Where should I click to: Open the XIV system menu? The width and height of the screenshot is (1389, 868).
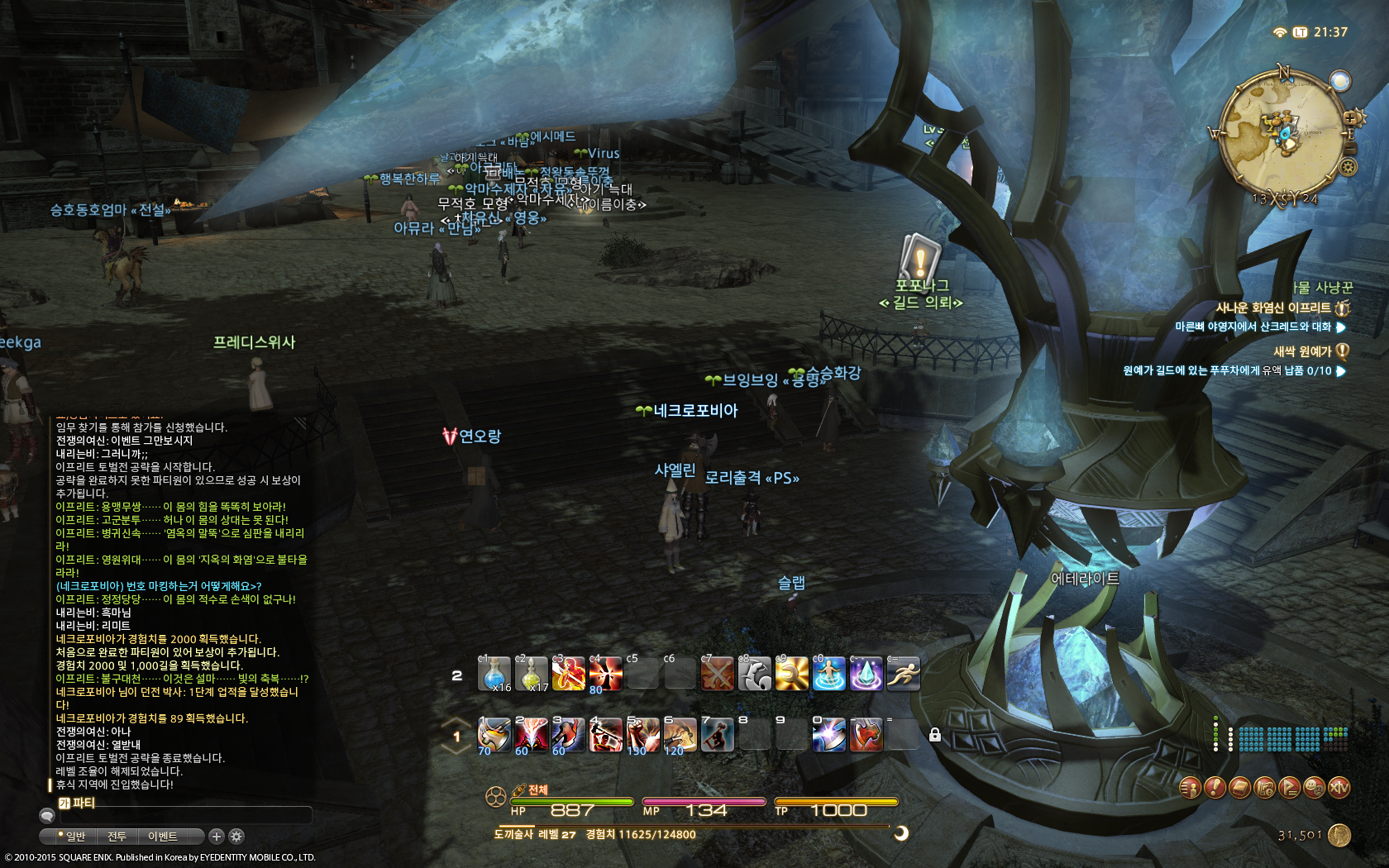[1339, 788]
